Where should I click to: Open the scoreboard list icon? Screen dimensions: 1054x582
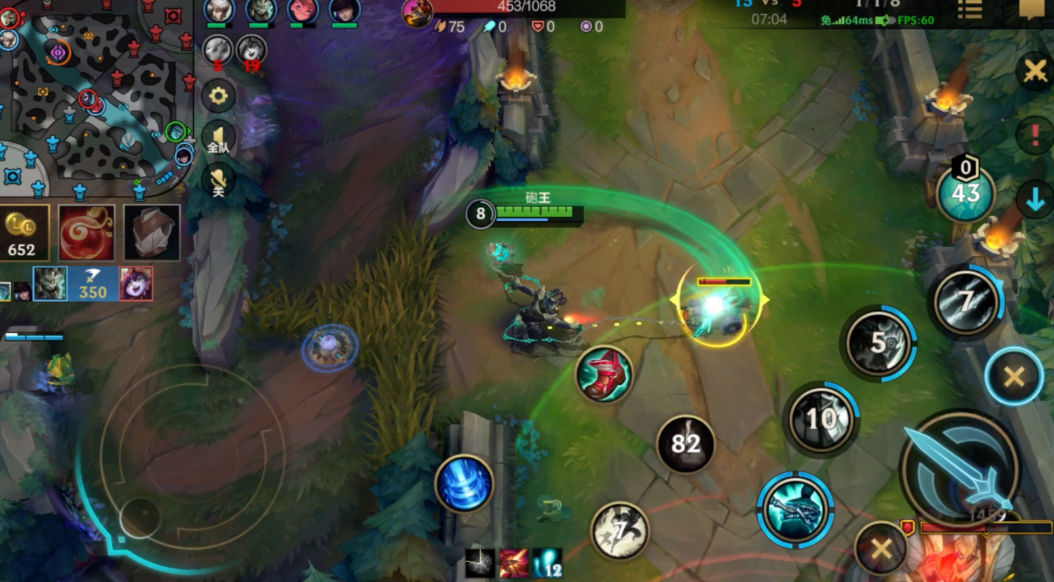click(x=969, y=10)
